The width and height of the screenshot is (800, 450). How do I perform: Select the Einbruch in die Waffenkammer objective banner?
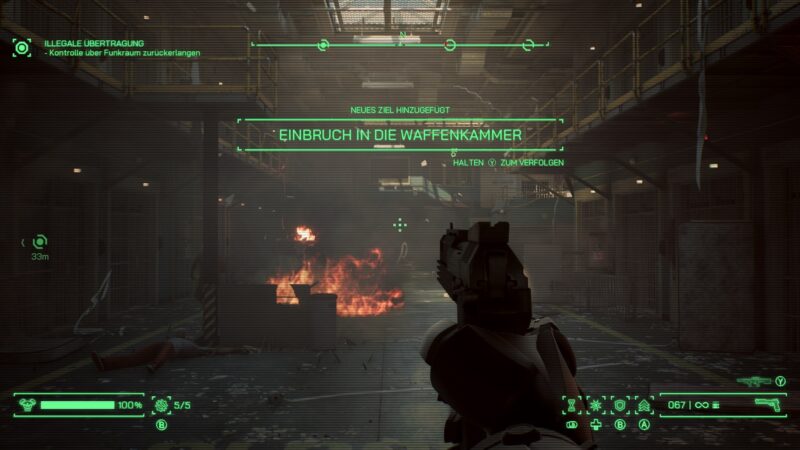click(400, 134)
